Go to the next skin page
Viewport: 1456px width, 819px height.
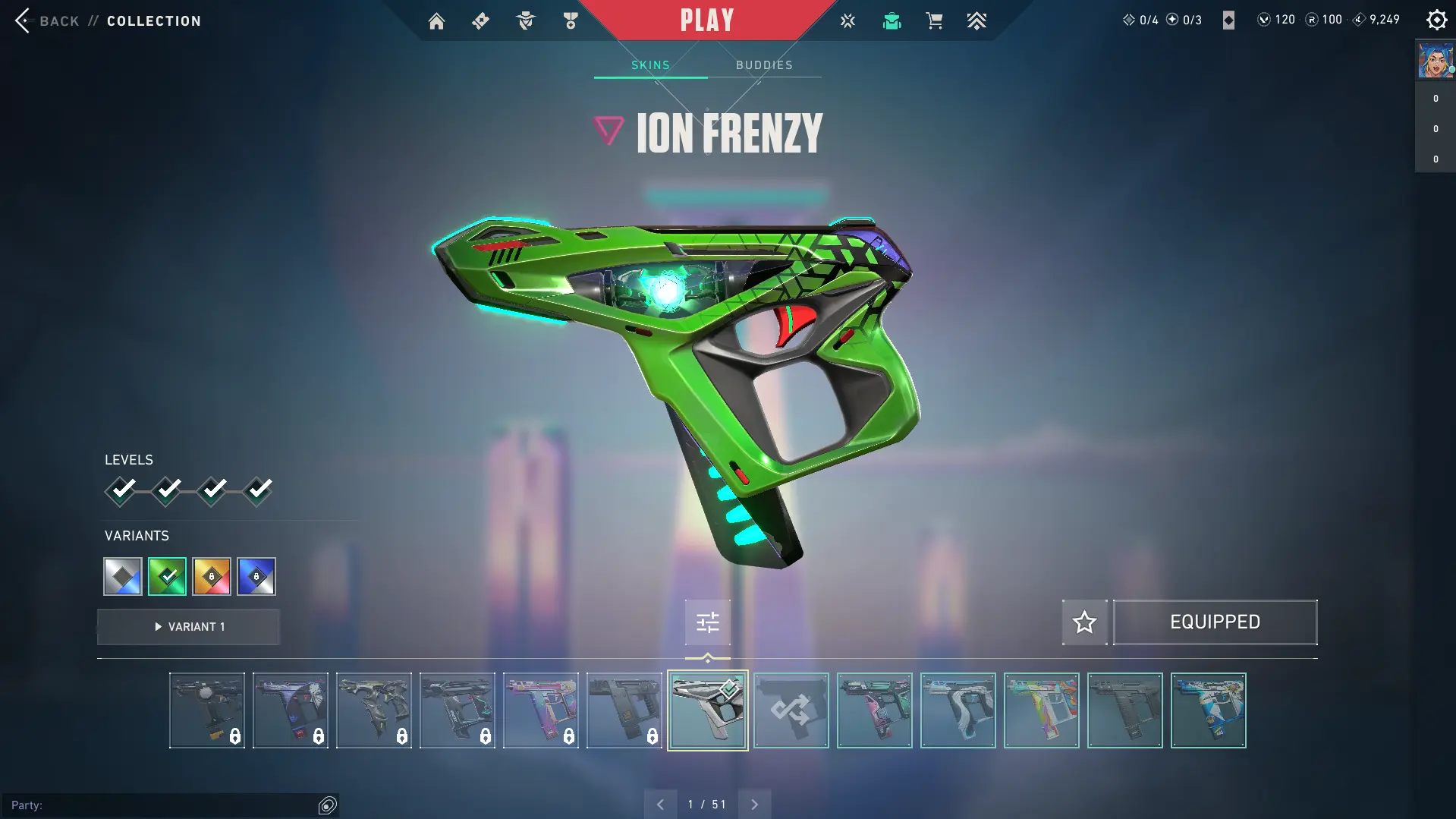coord(754,805)
